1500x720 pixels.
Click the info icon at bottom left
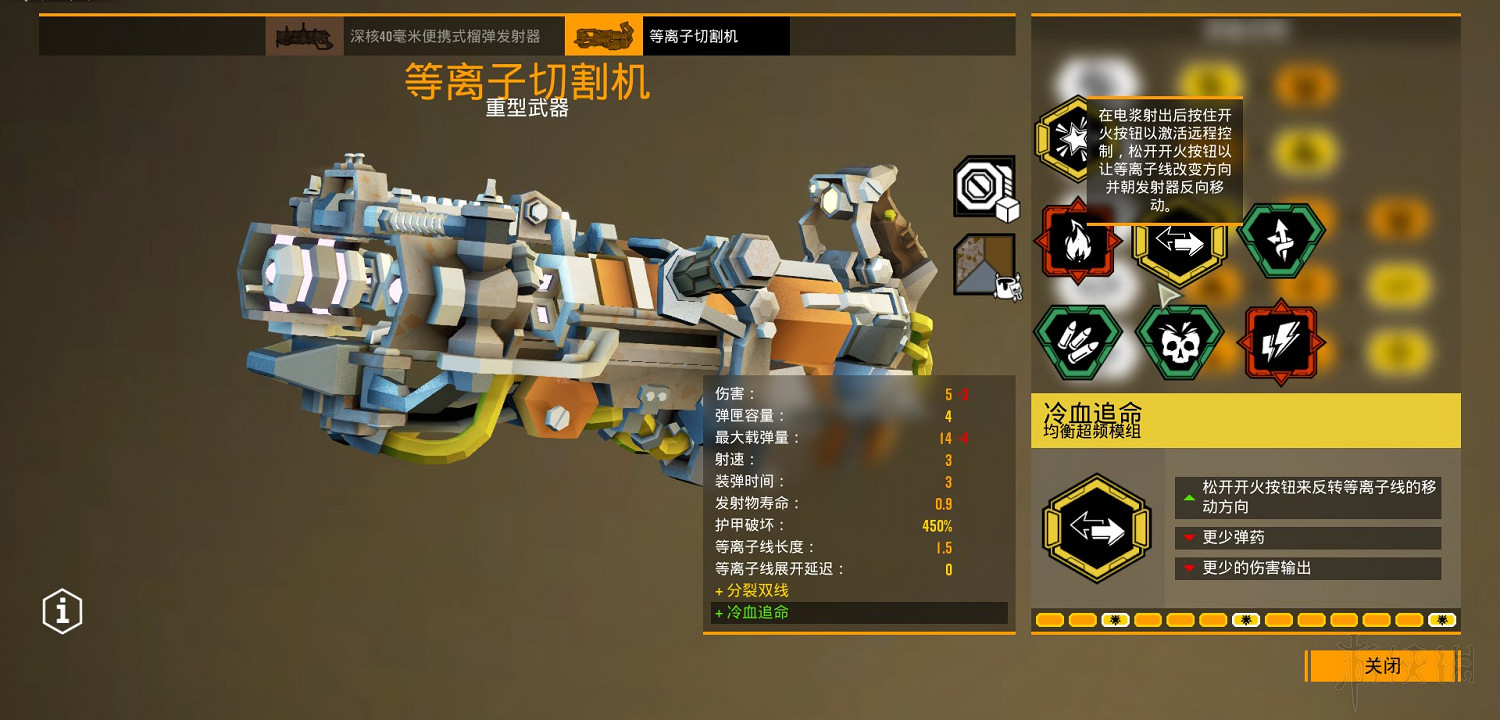coord(62,611)
